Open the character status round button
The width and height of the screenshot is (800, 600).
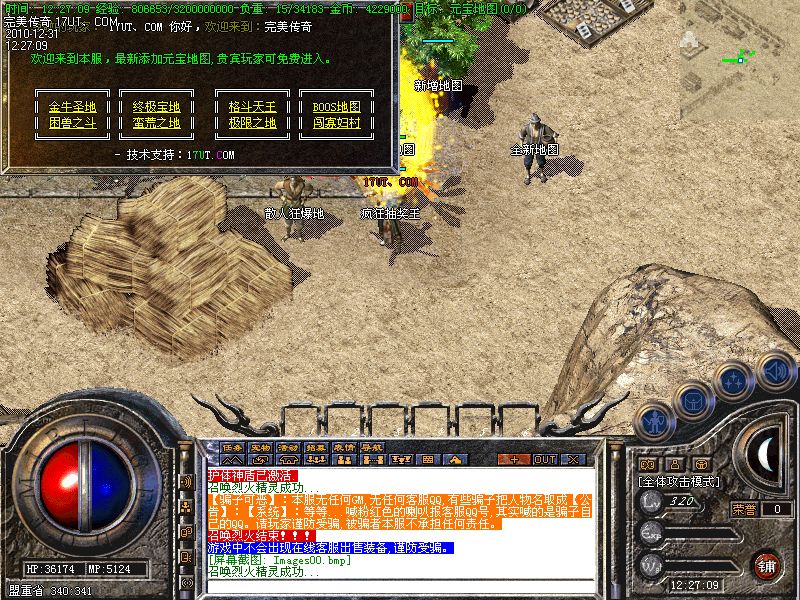pos(655,422)
